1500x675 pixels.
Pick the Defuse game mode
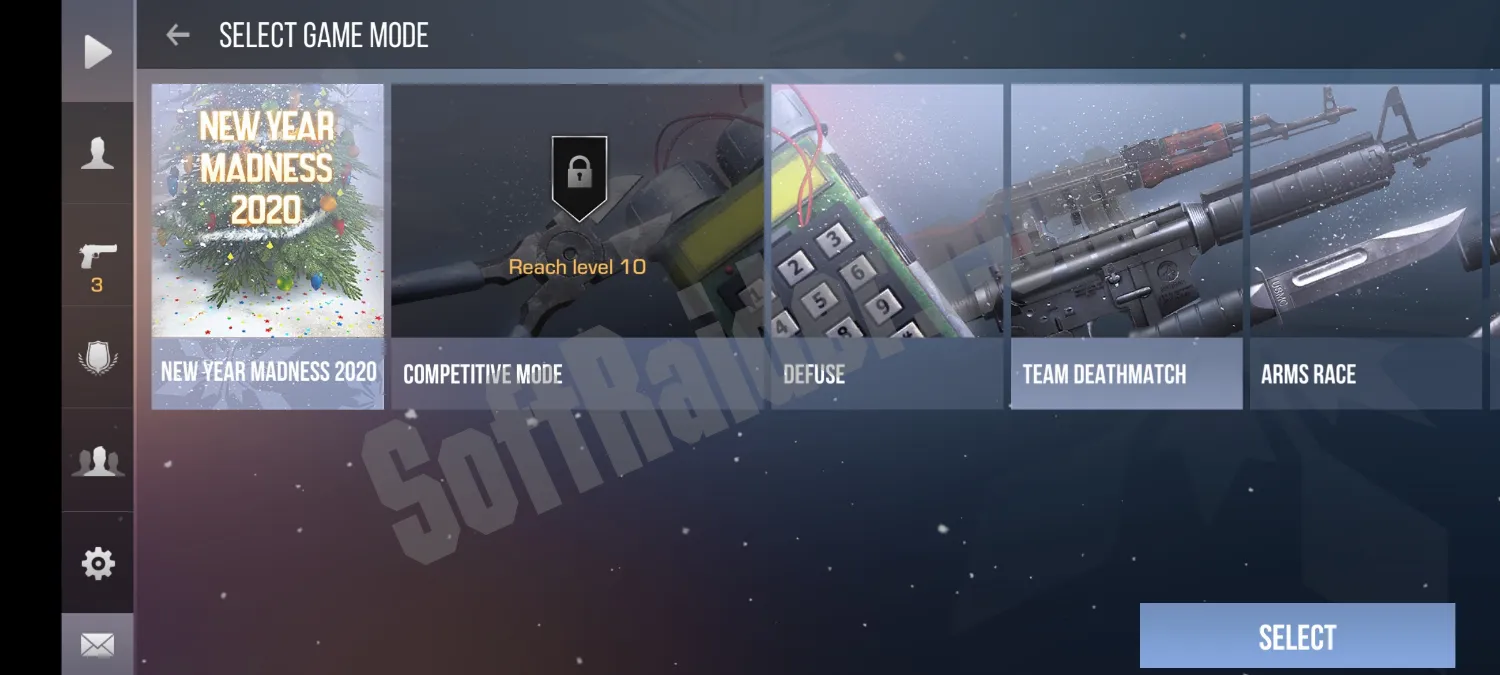pyautogui.click(x=887, y=245)
